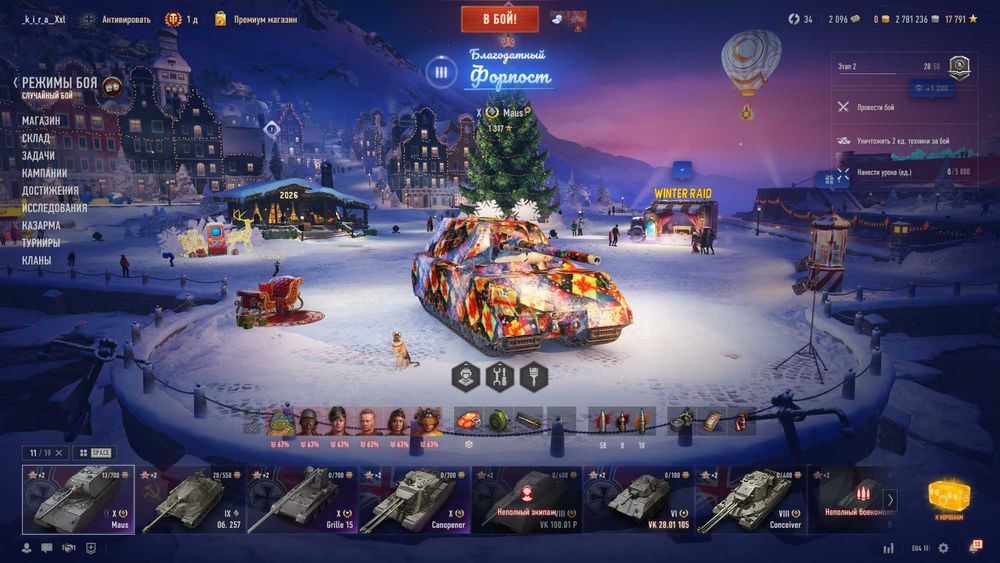This screenshot has height=563, width=1000.
Task: Open the Премиум магазин
Action: click(x=264, y=19)
